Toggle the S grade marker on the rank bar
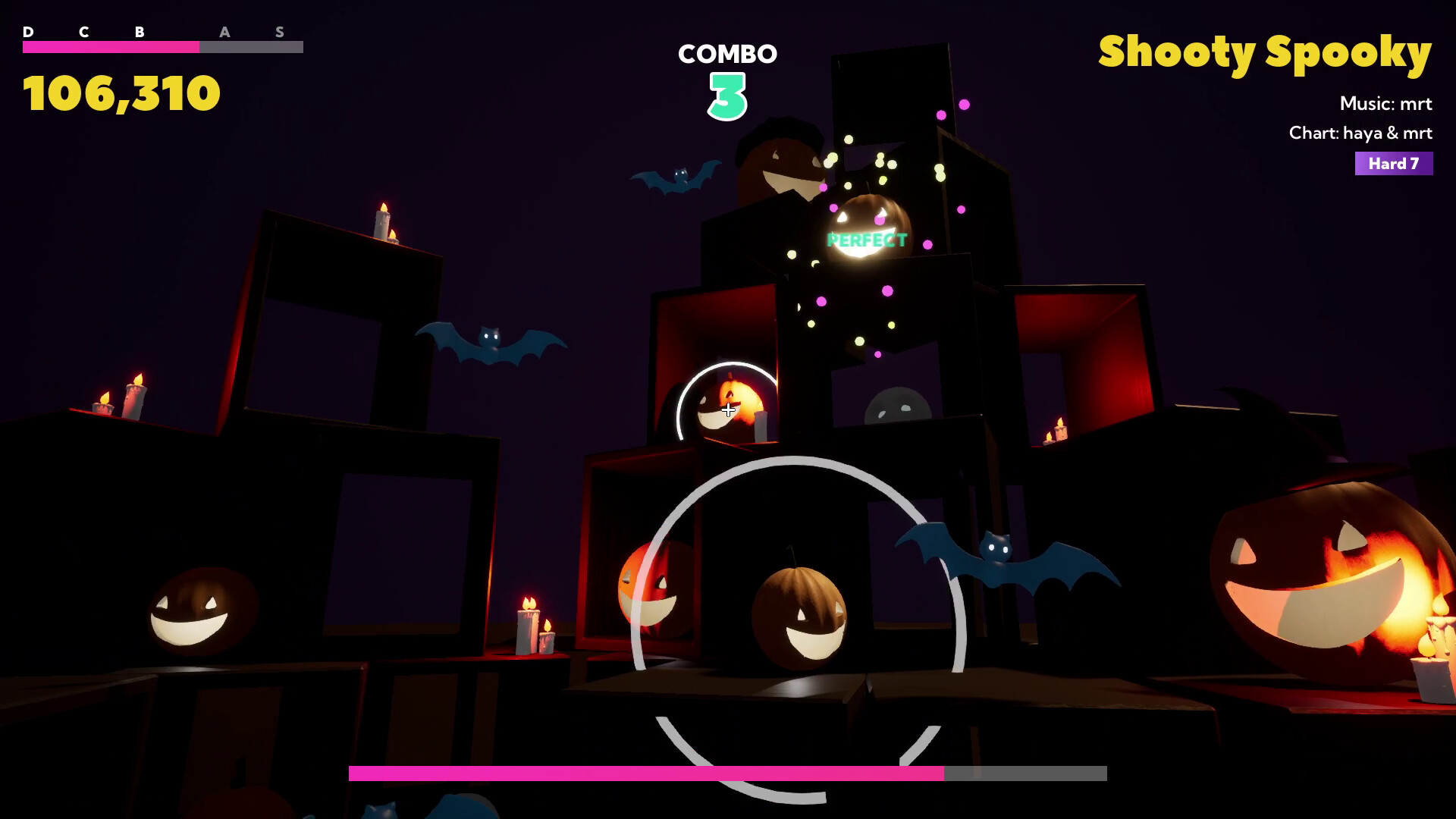 [x=280, y=33]
